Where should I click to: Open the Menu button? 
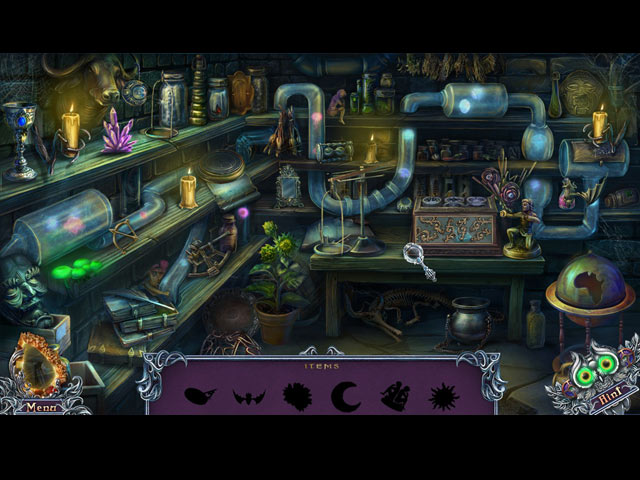[40, 407]
